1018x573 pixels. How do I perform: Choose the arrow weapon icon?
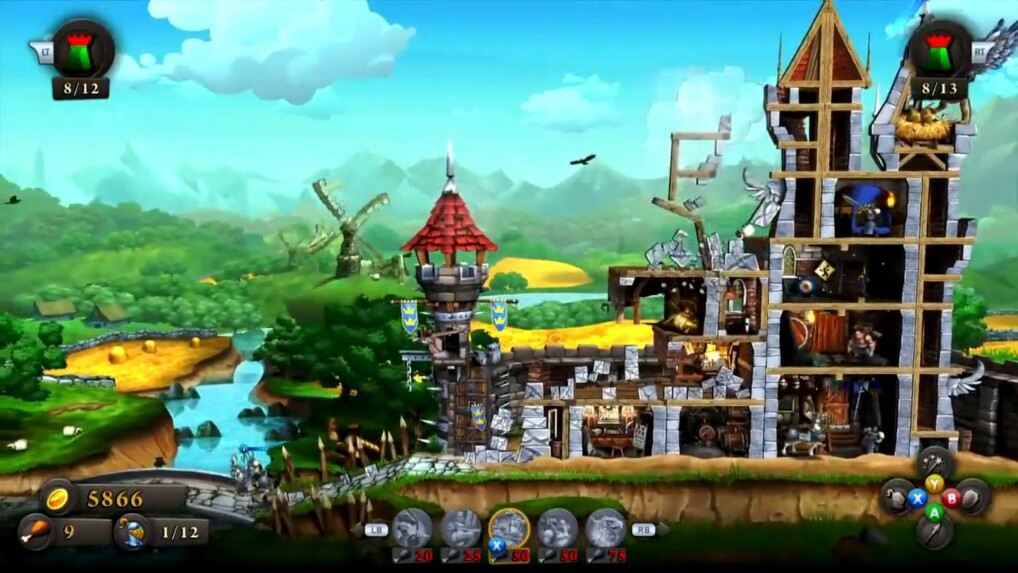(x=934, y=530)
